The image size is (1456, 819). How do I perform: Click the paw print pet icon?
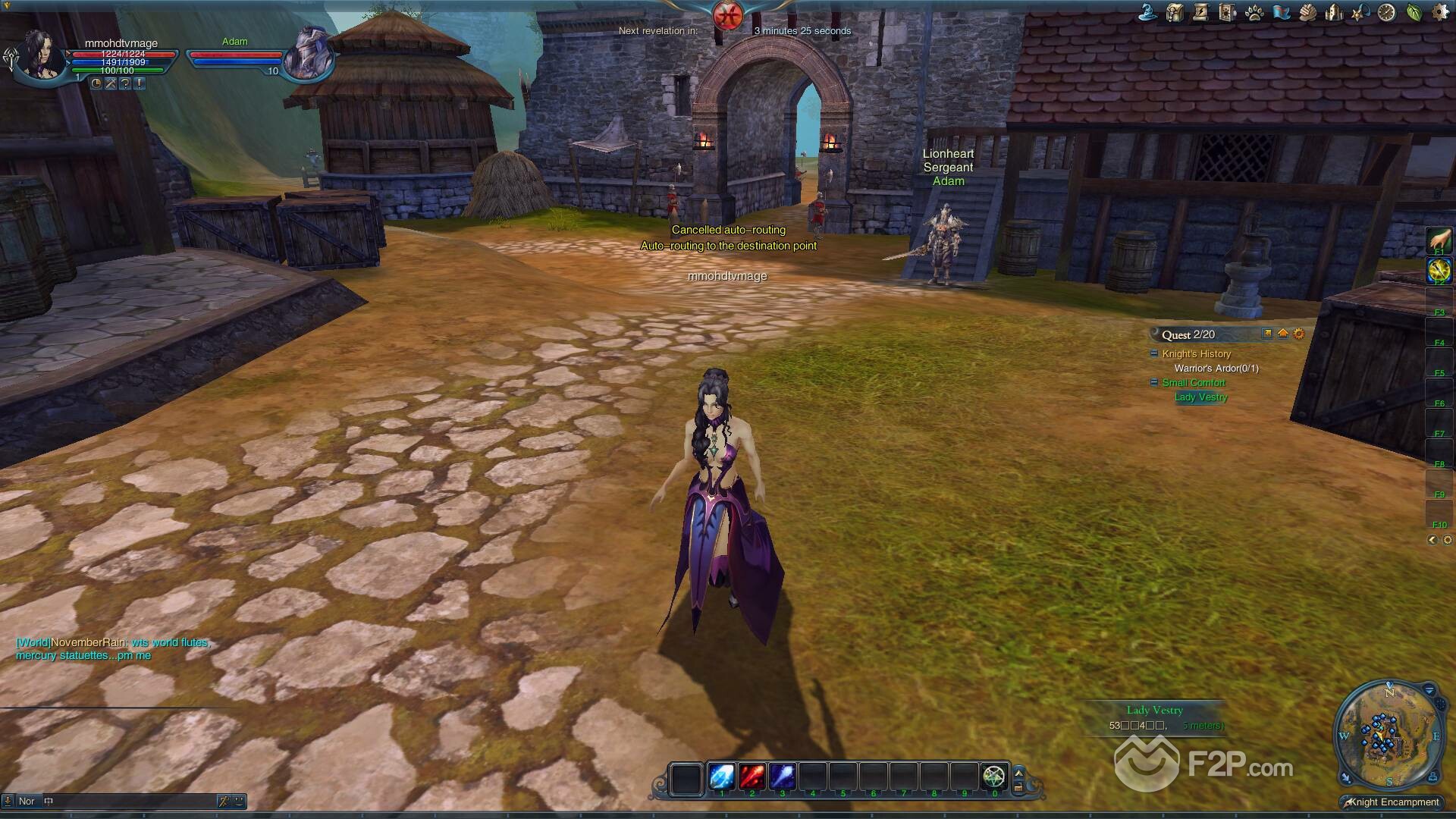1254,12
